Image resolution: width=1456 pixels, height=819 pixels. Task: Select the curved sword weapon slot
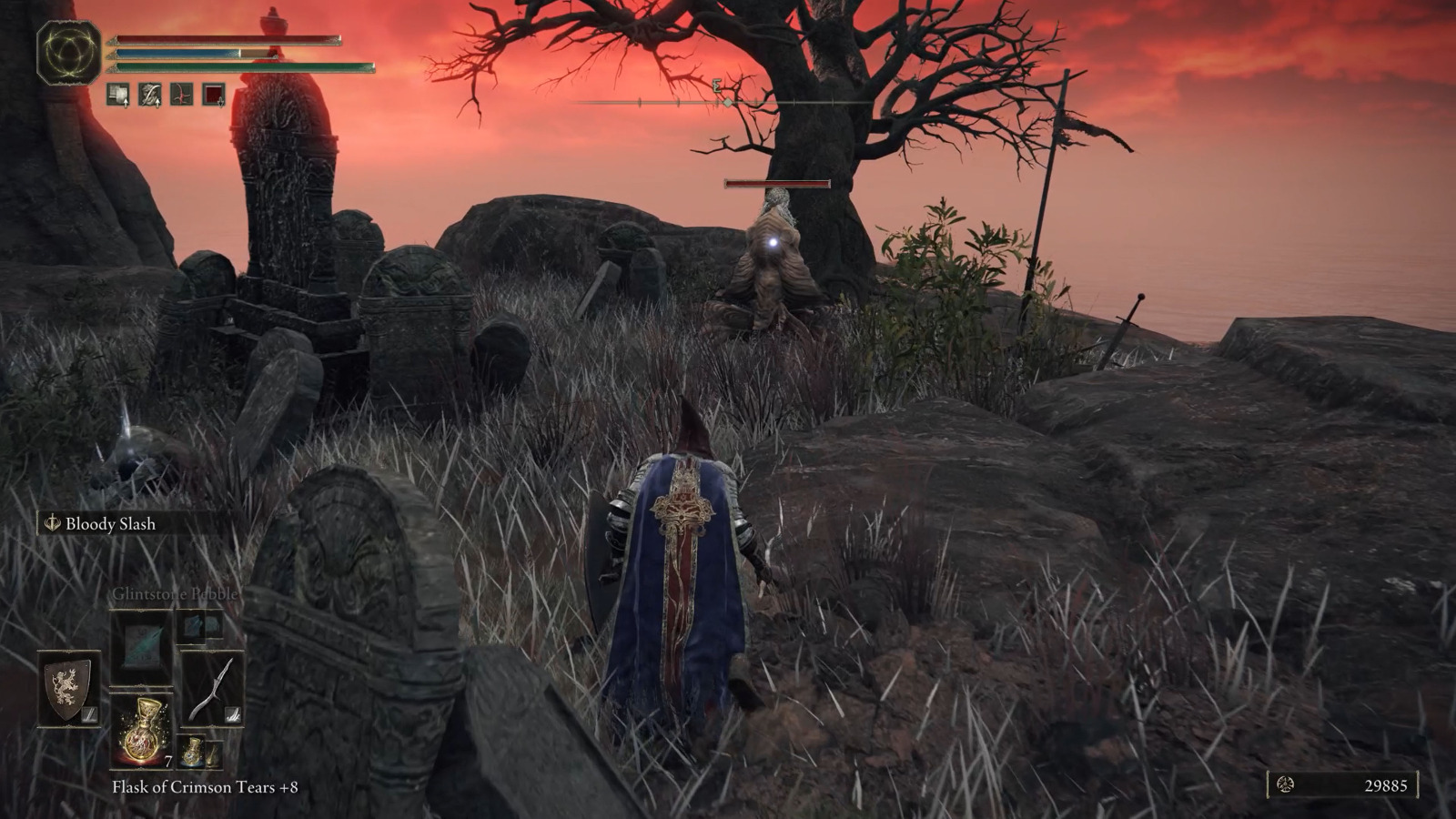pos(212,690)
